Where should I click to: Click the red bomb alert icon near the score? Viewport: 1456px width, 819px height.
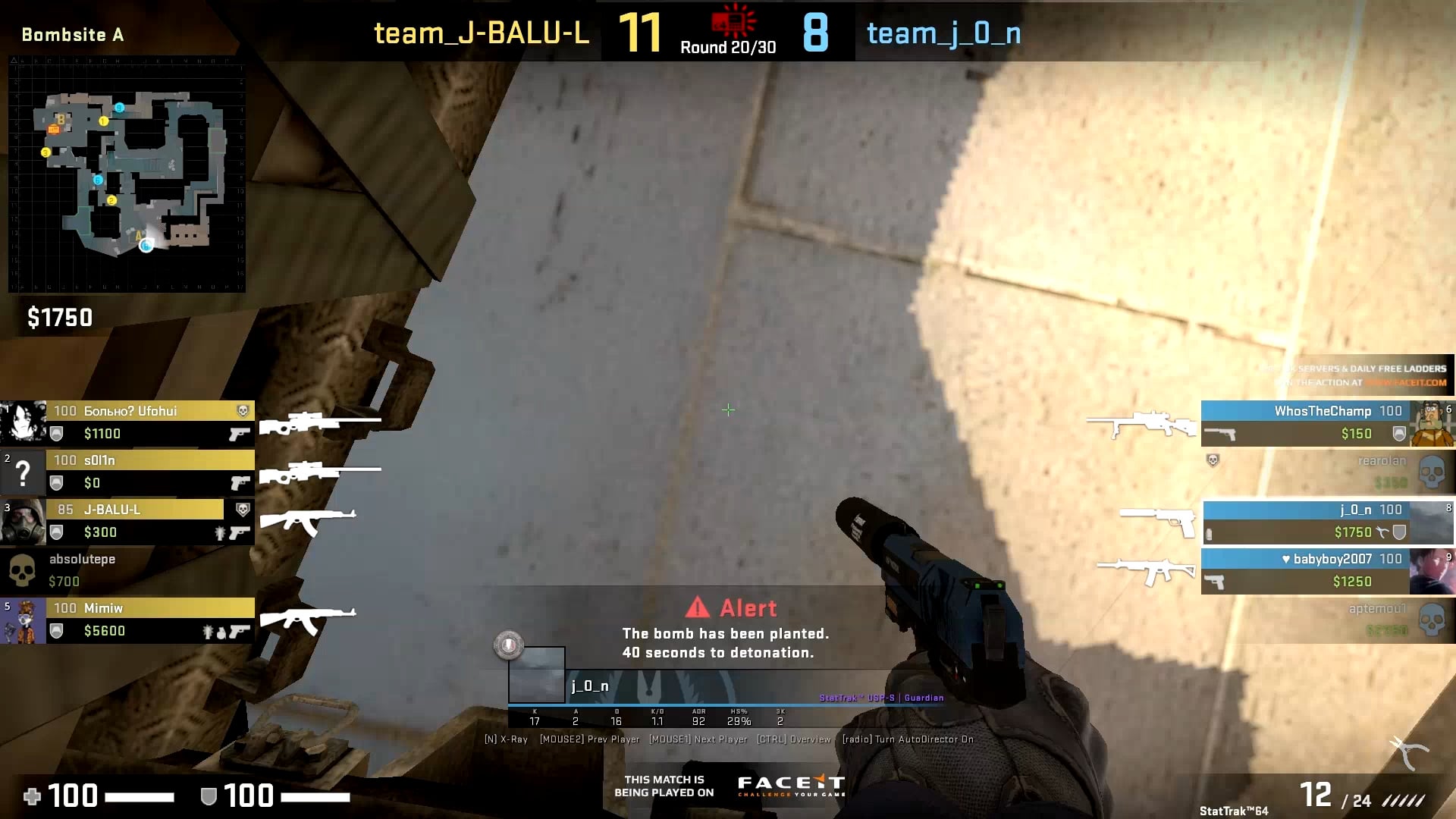[x=730, y=20]
